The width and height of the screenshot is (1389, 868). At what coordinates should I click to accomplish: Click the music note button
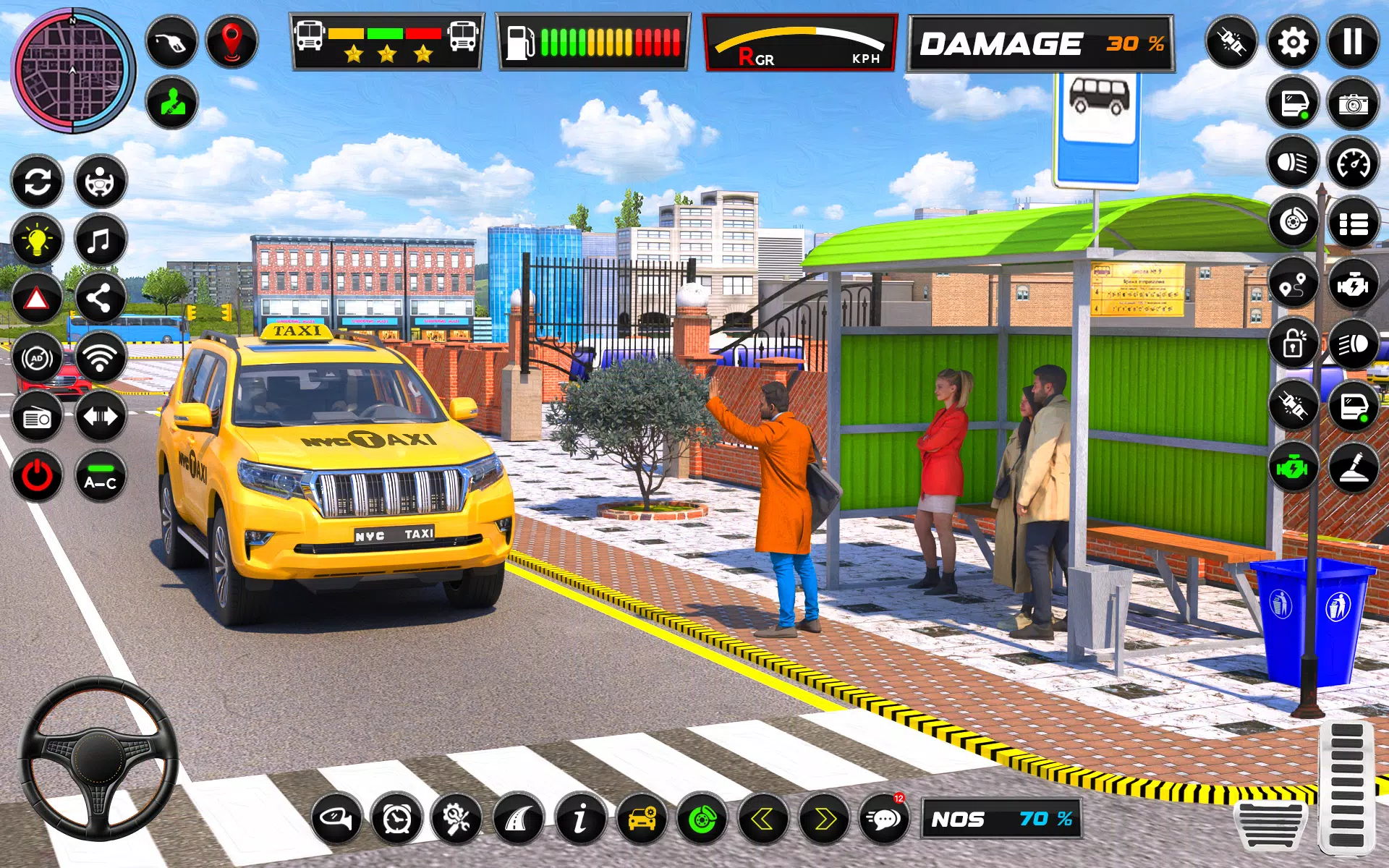click(100, 240)
